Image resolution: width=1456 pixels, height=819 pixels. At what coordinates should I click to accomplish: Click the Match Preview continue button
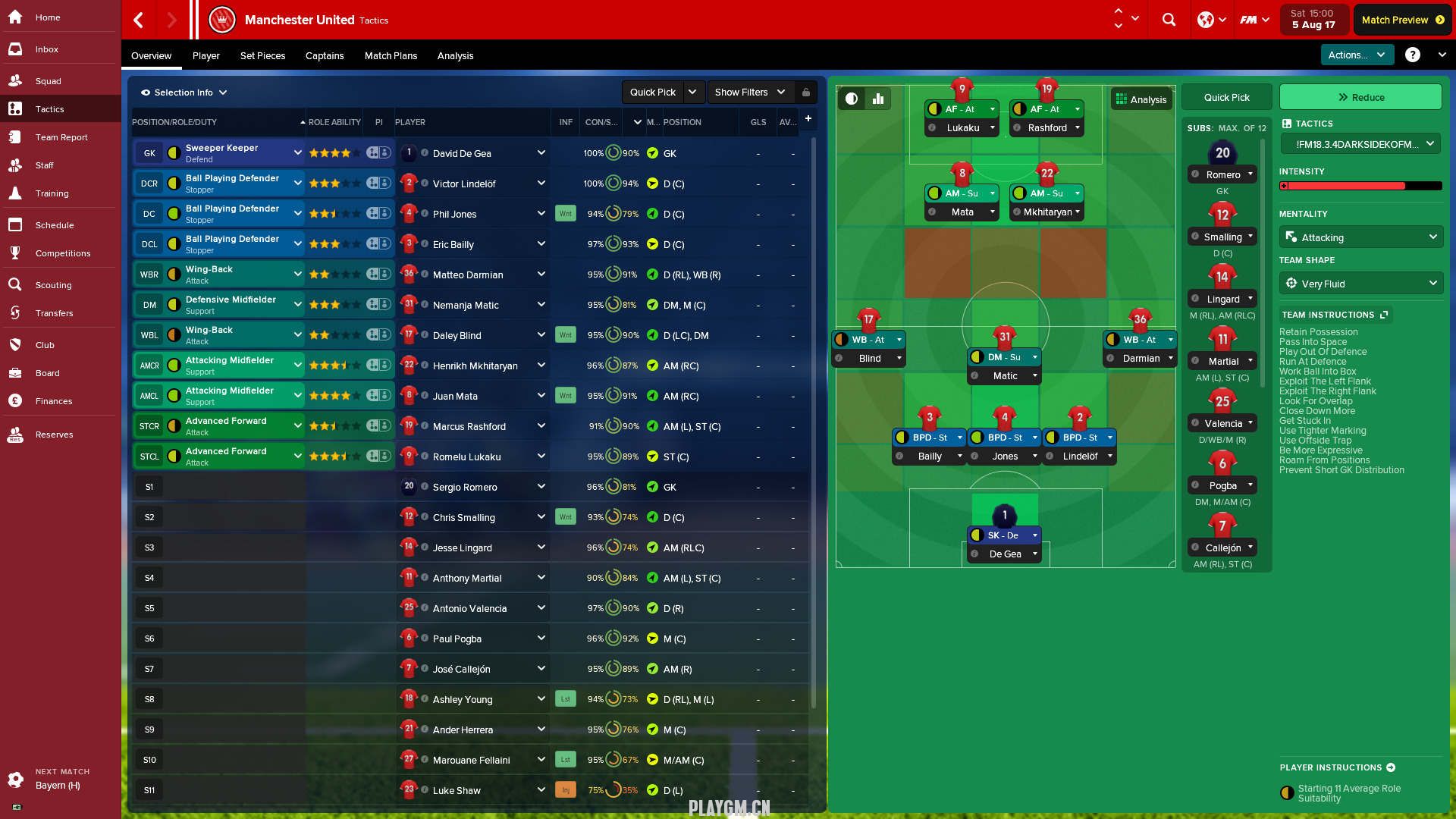pyautogui.click(x=1402, y=20)
